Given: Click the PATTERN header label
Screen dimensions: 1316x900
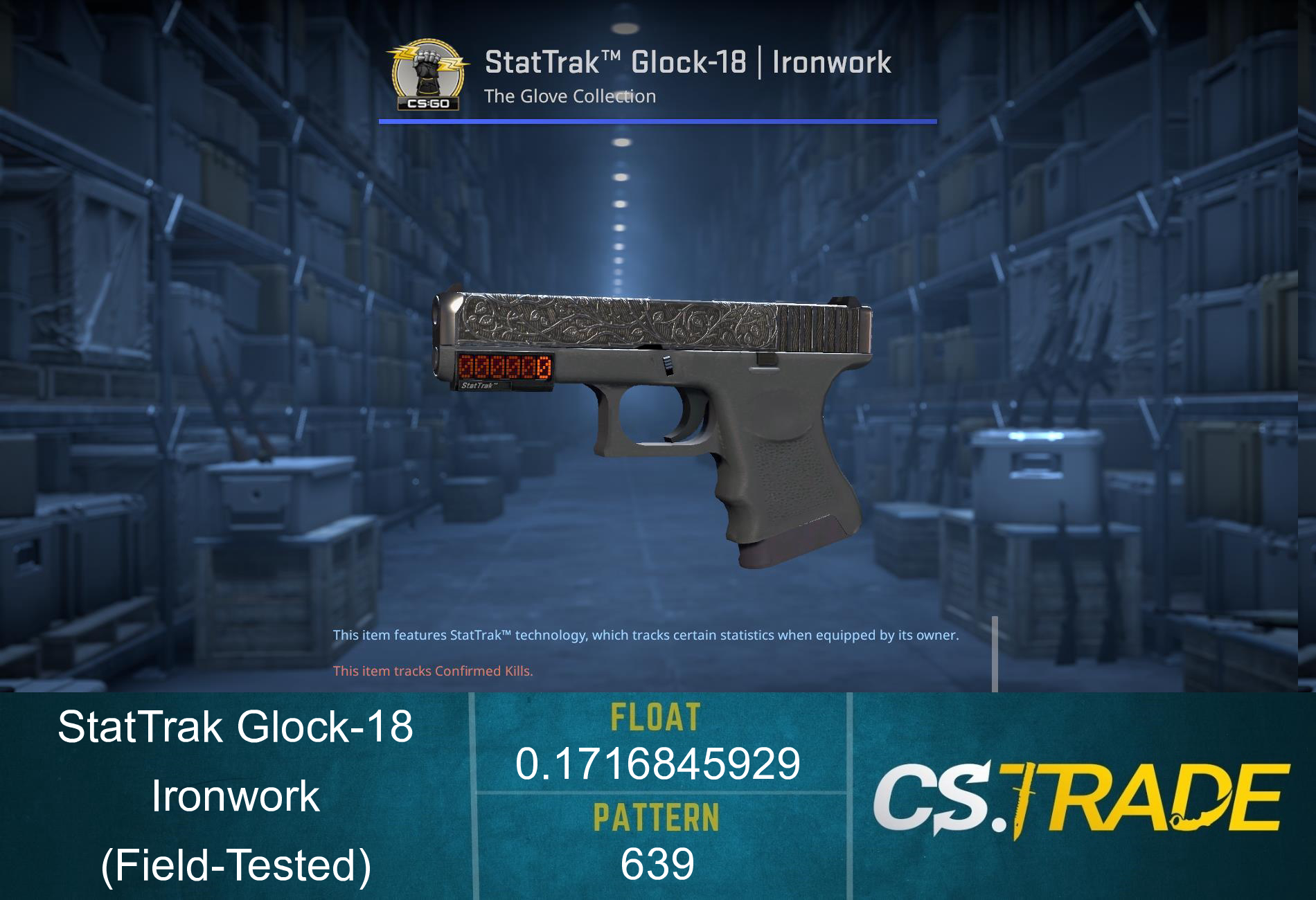Looking at the screenshot, I should pos(658,816).
